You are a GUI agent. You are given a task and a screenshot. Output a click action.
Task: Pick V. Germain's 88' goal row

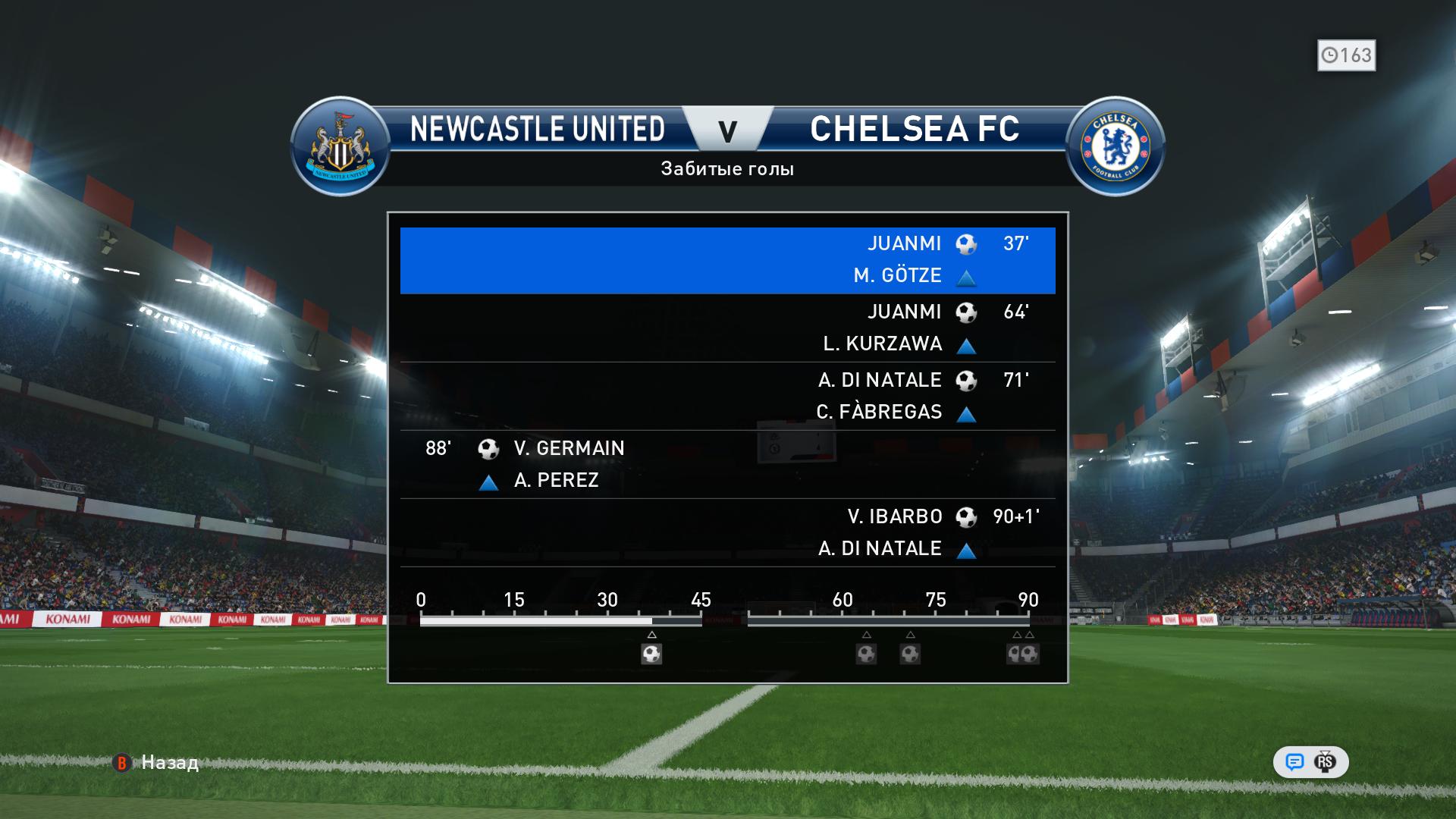(x=727, y=464)
